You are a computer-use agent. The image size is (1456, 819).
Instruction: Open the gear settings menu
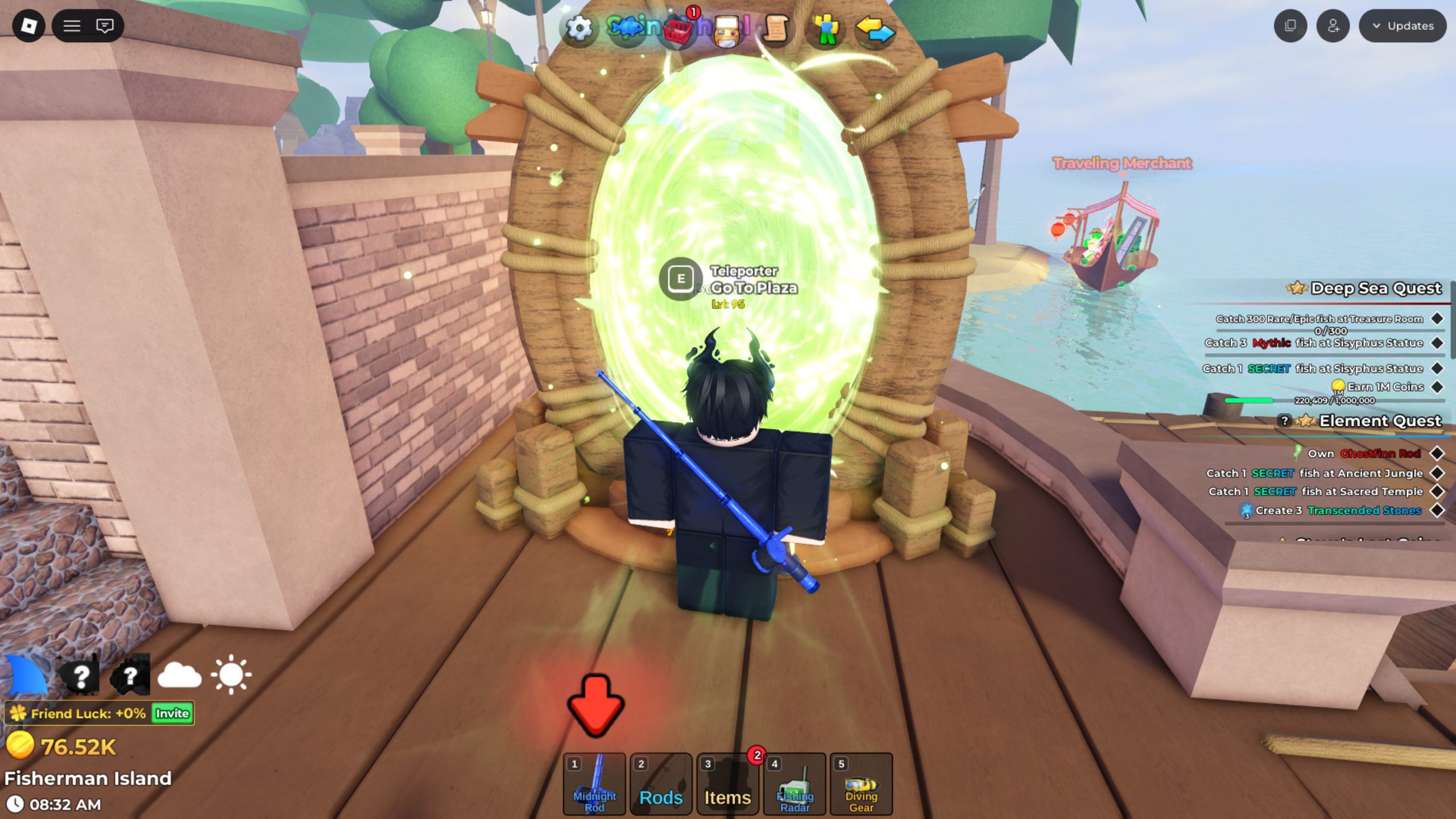[x=579, y=27]
